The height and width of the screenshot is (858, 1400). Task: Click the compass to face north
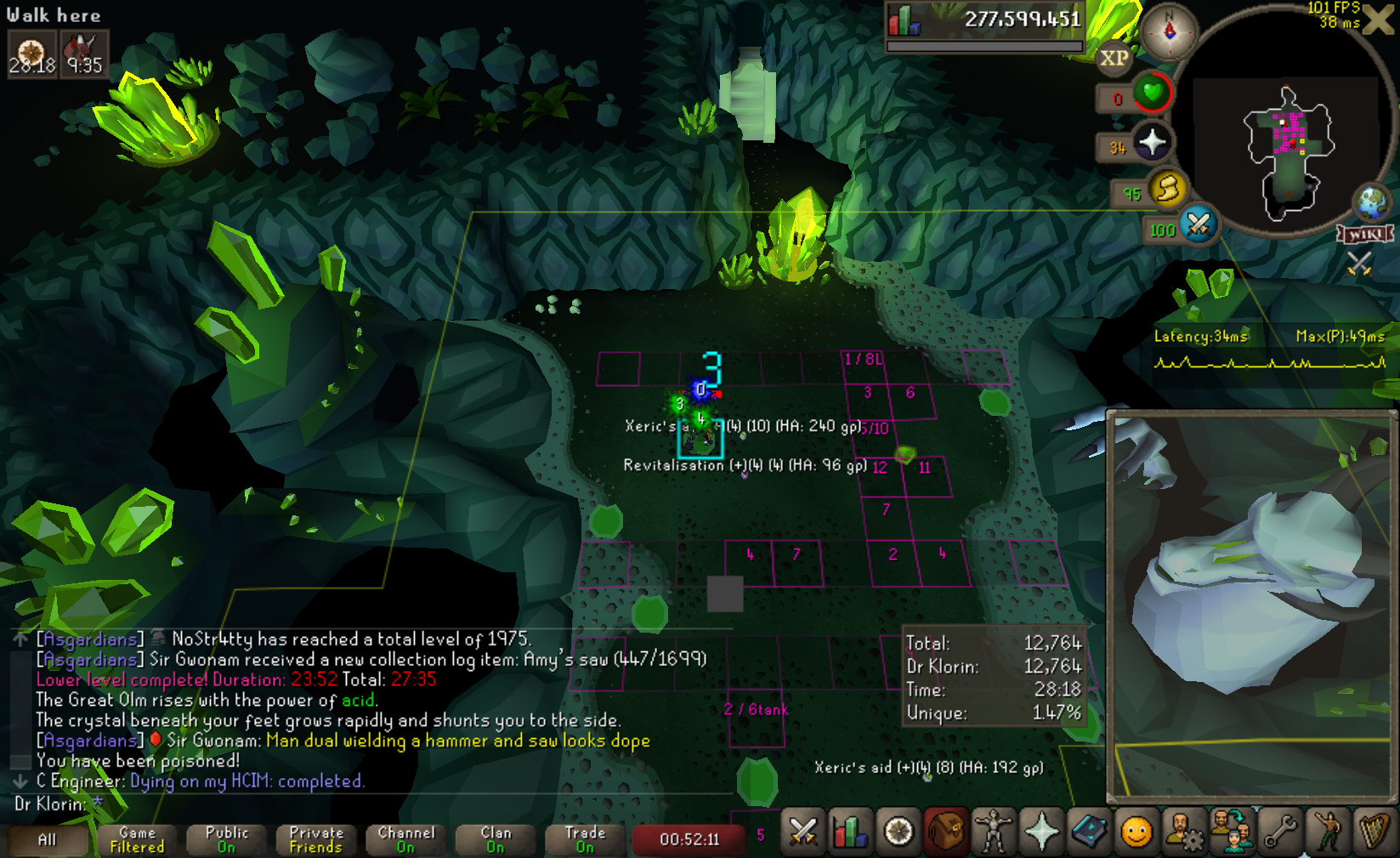click(x=1169, y=31)
